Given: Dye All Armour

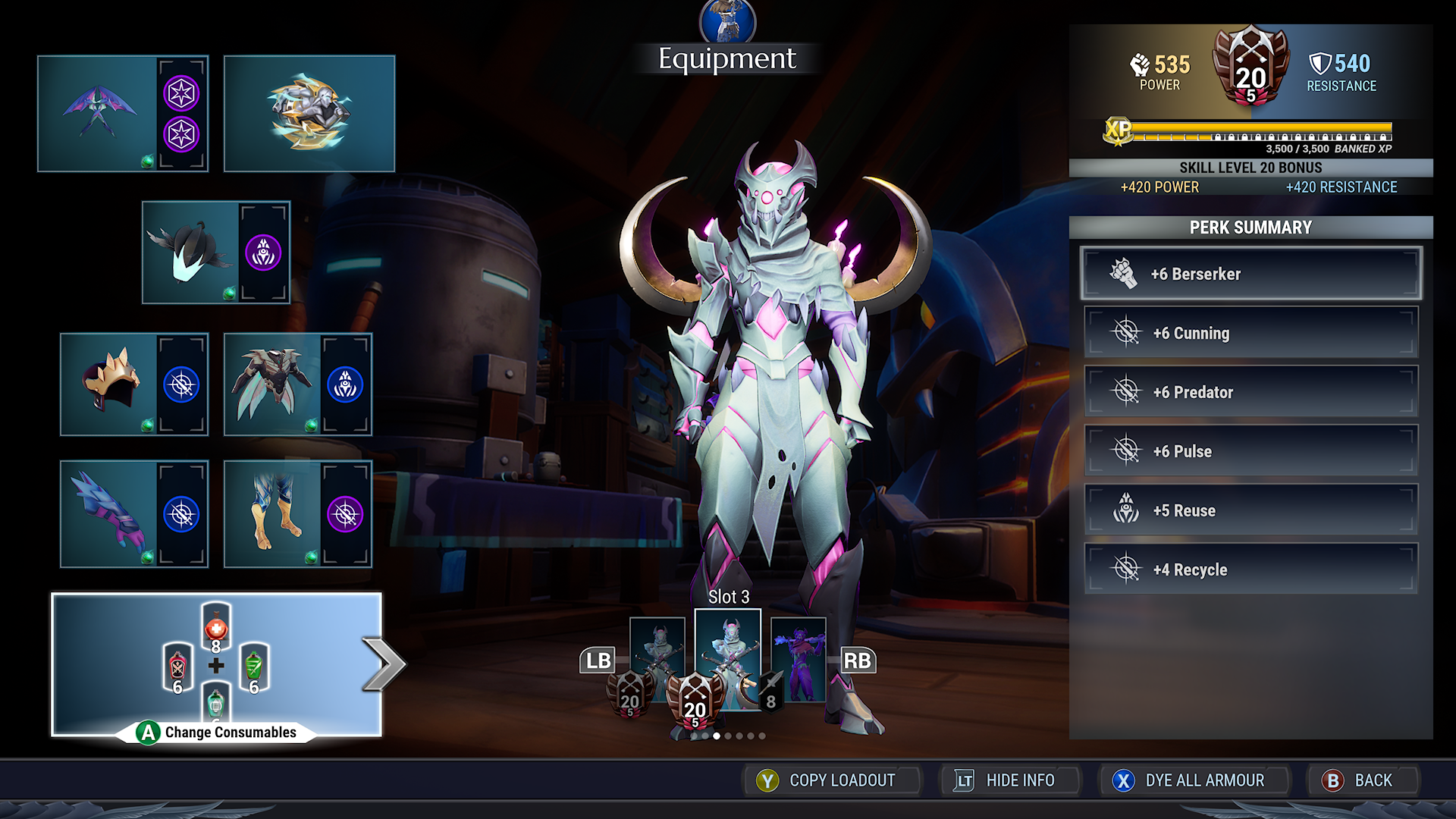Looking at the screenshot, I should point(1193,780).
